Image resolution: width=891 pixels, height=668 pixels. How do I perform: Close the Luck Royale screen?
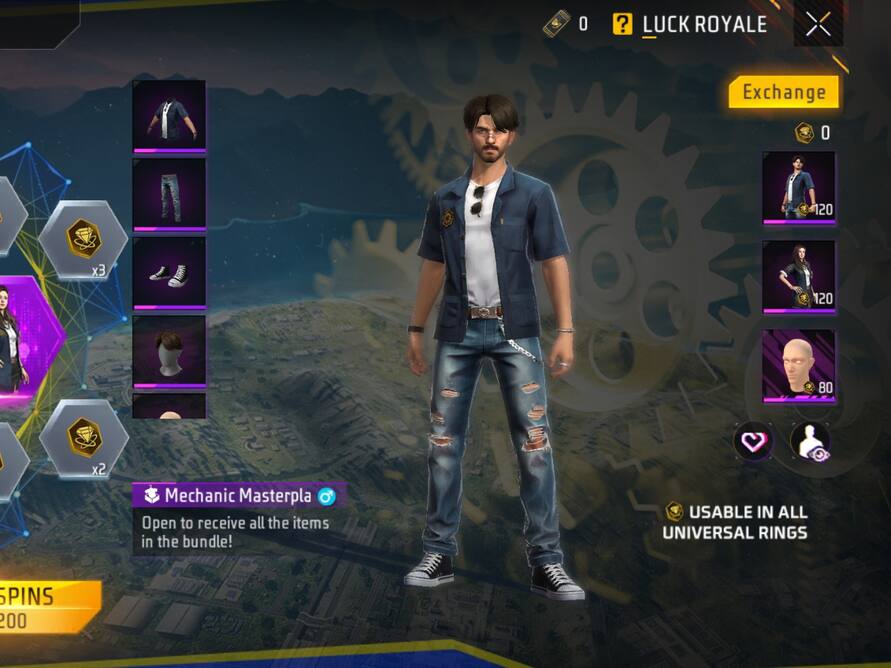coord(818,25)
